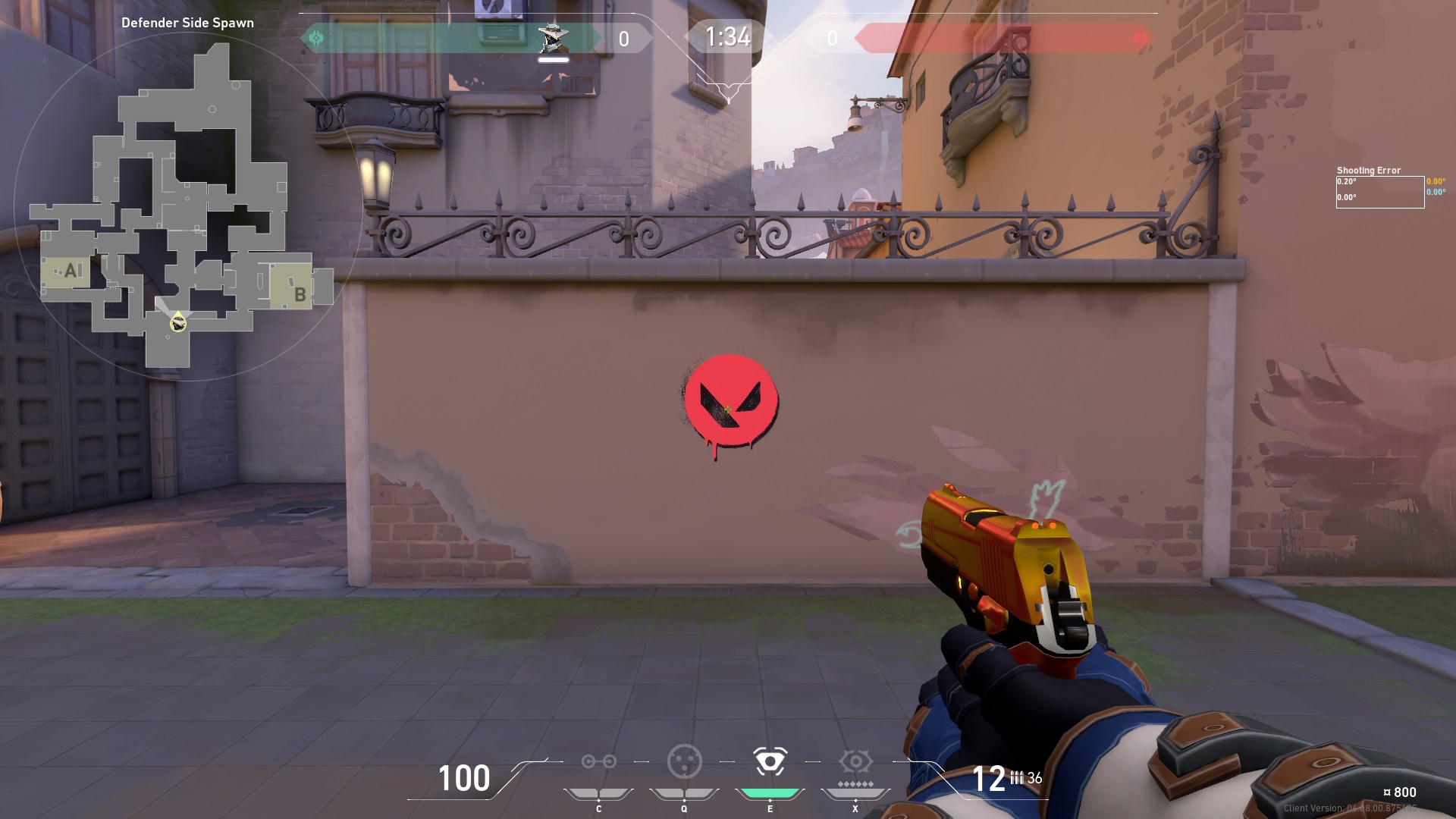
Task: Click the Defender Side Spawn label
Action: pos(188,23)
